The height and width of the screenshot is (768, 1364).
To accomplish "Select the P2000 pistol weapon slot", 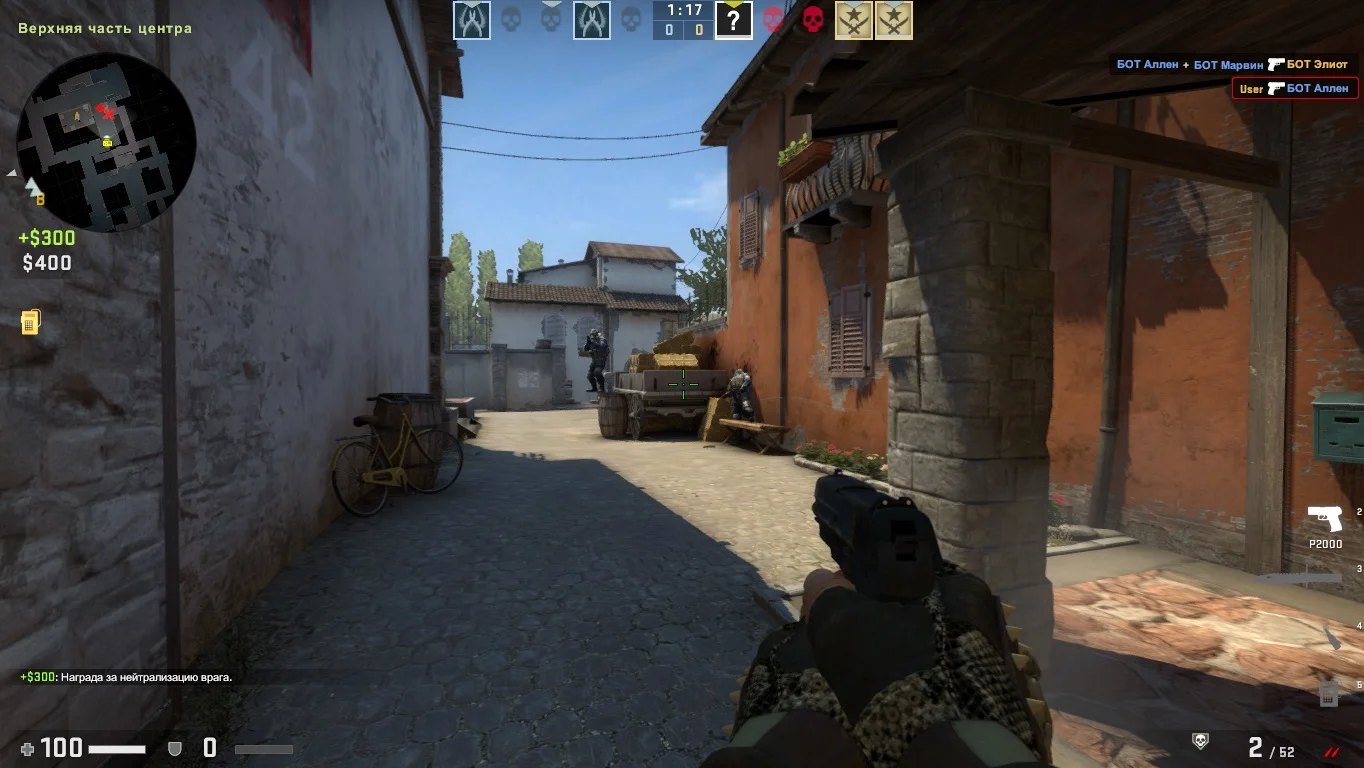I will point(1325,520).
